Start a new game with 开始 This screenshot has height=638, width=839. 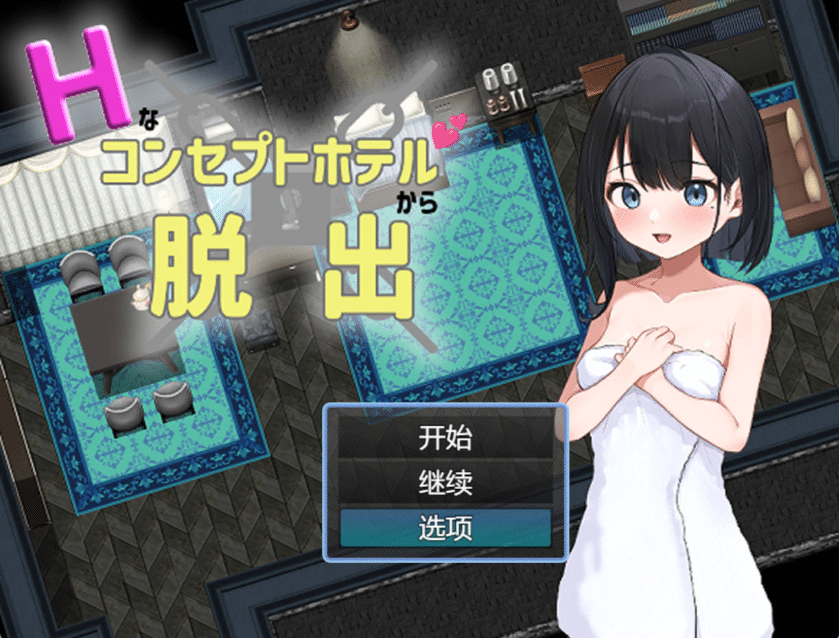point(445,438)
